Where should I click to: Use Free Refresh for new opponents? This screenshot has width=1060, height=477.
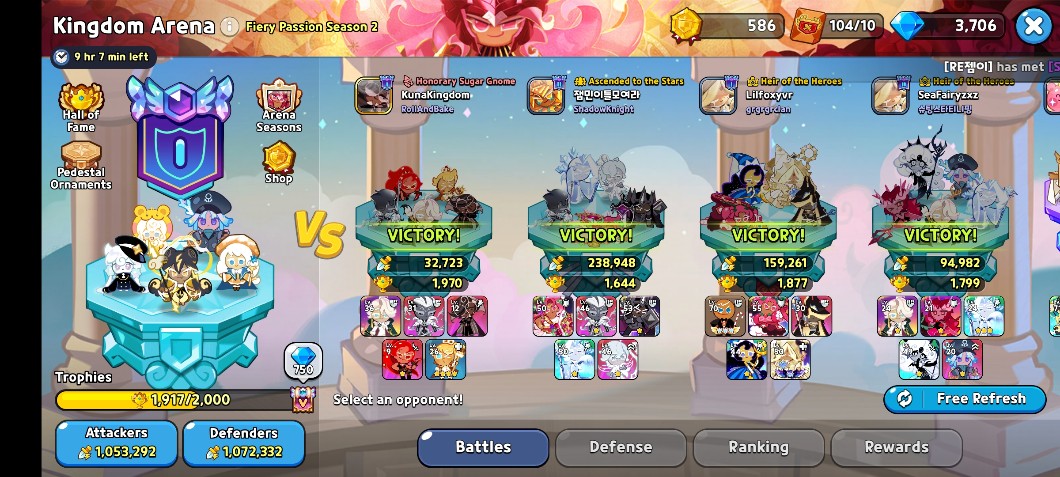coord(964,399)
